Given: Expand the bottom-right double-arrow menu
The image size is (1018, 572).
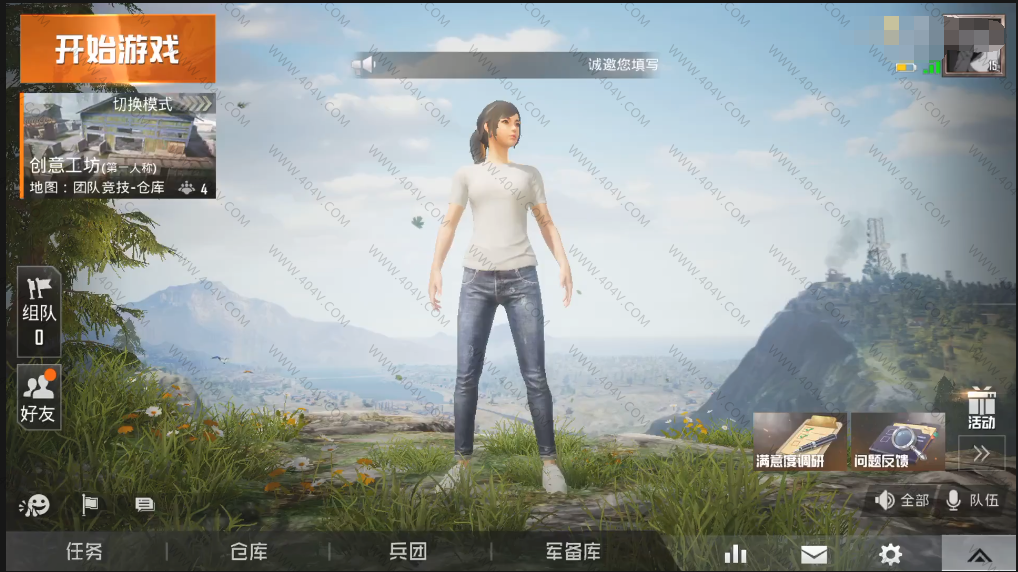Looking at the screenshot, I should click(x=979, y=555).
